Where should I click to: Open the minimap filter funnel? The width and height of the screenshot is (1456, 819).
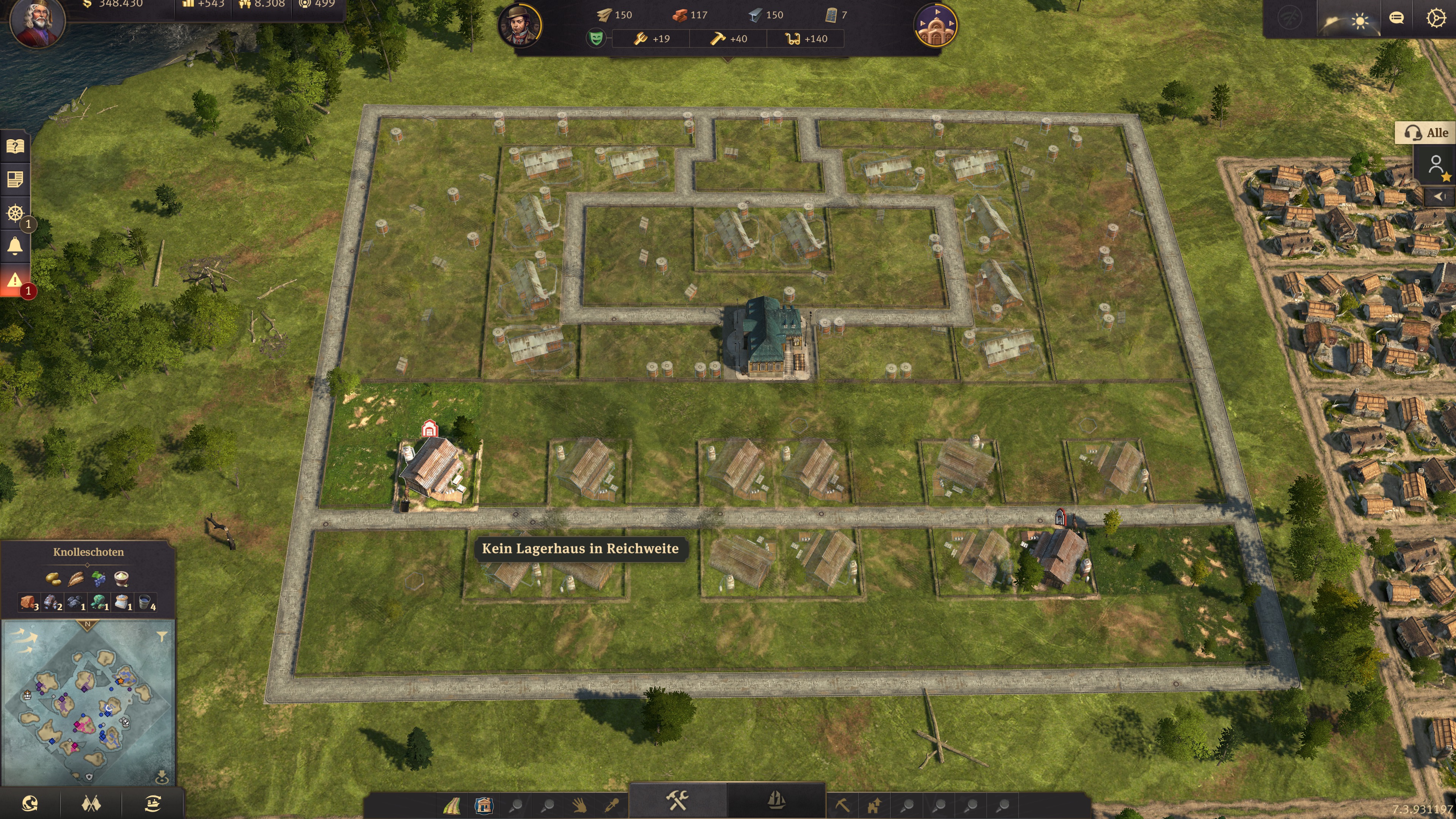point(162,637)
